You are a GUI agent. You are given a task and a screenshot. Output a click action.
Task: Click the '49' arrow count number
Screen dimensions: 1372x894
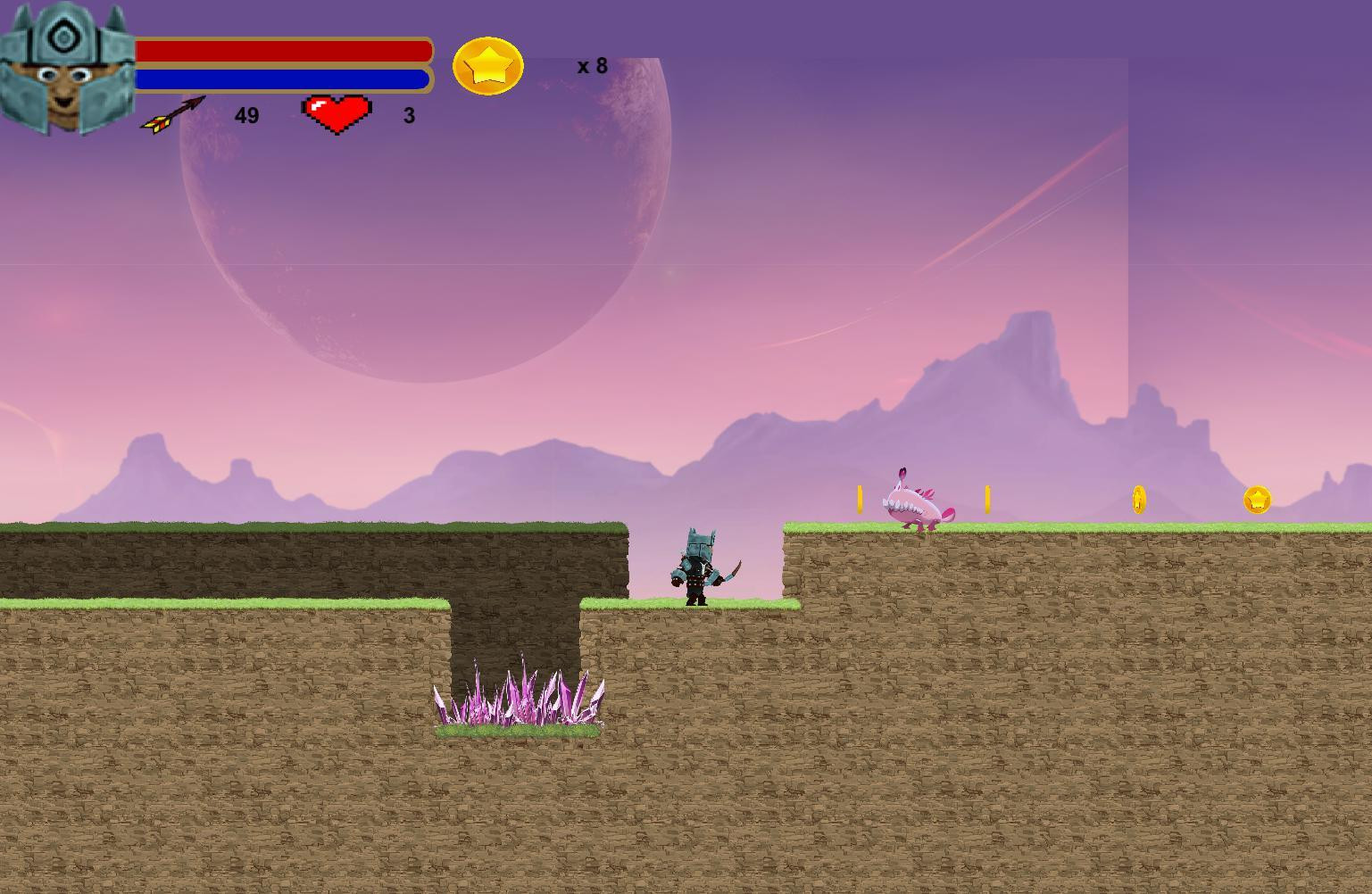[246, 115]
